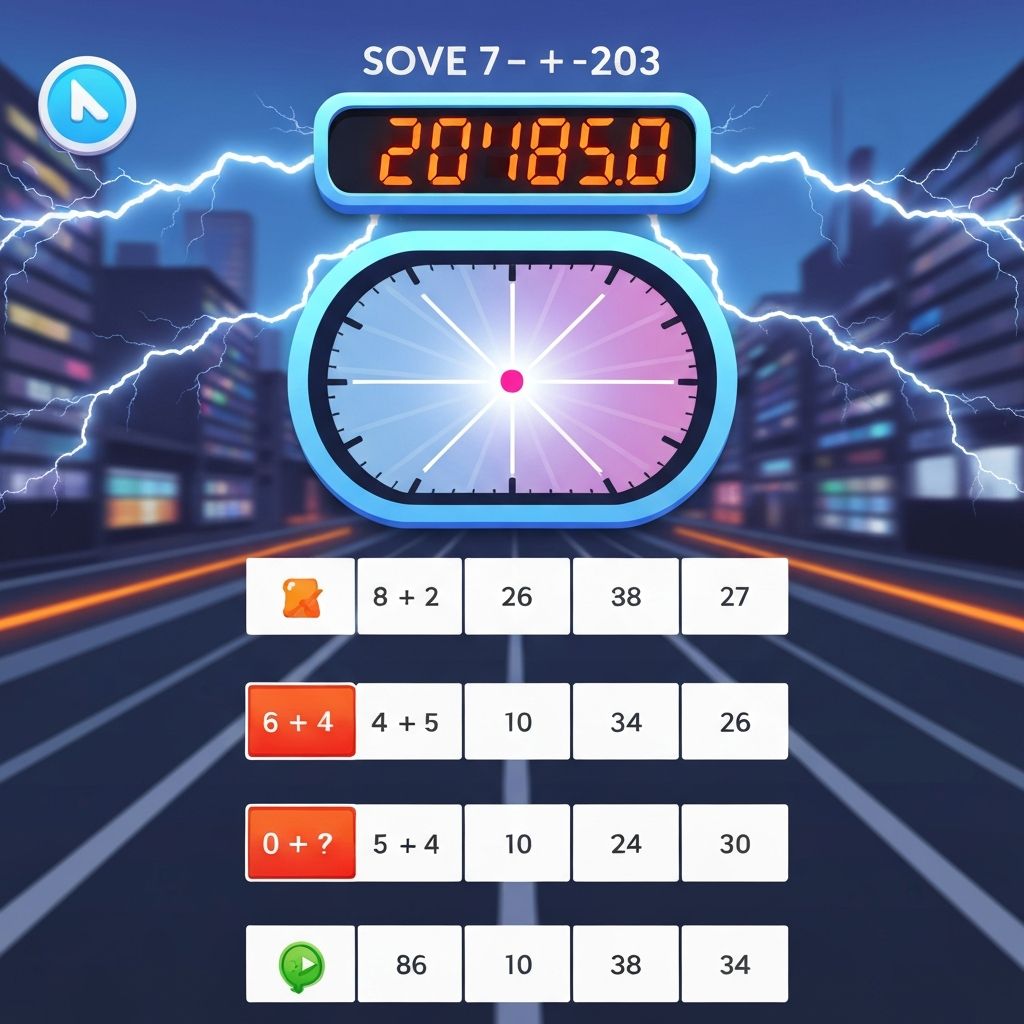
Task: Pick the answer tile showing 27
Action: click(734, 597)
